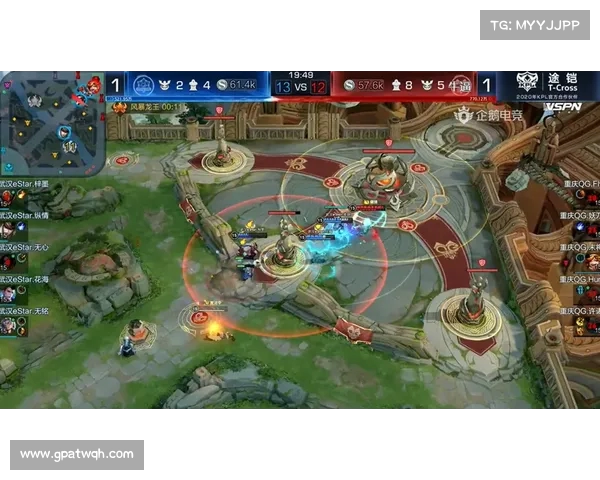Select the 武汉eStar.梓墨 player portrait
This screenshot has height=480, width=600.
click(x=8, y=197)
